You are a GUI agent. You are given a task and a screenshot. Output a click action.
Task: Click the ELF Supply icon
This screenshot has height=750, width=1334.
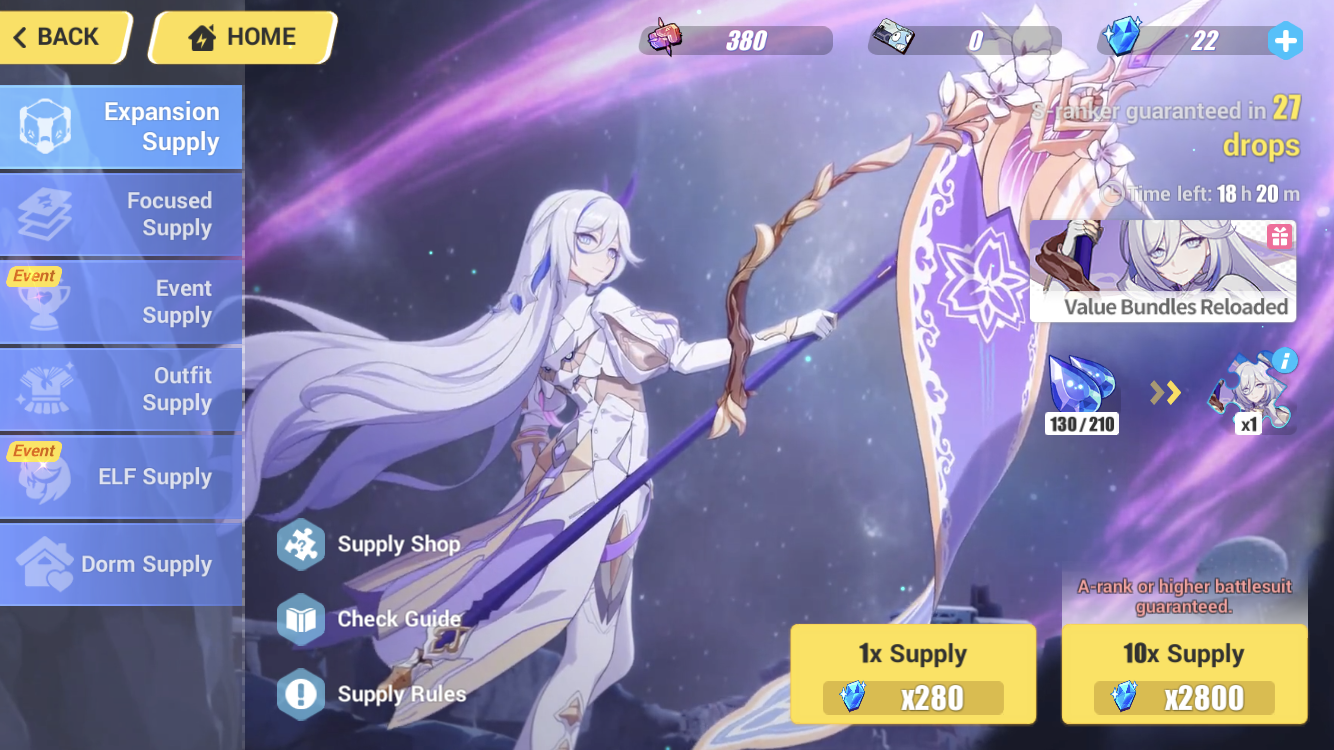point(43,476)
